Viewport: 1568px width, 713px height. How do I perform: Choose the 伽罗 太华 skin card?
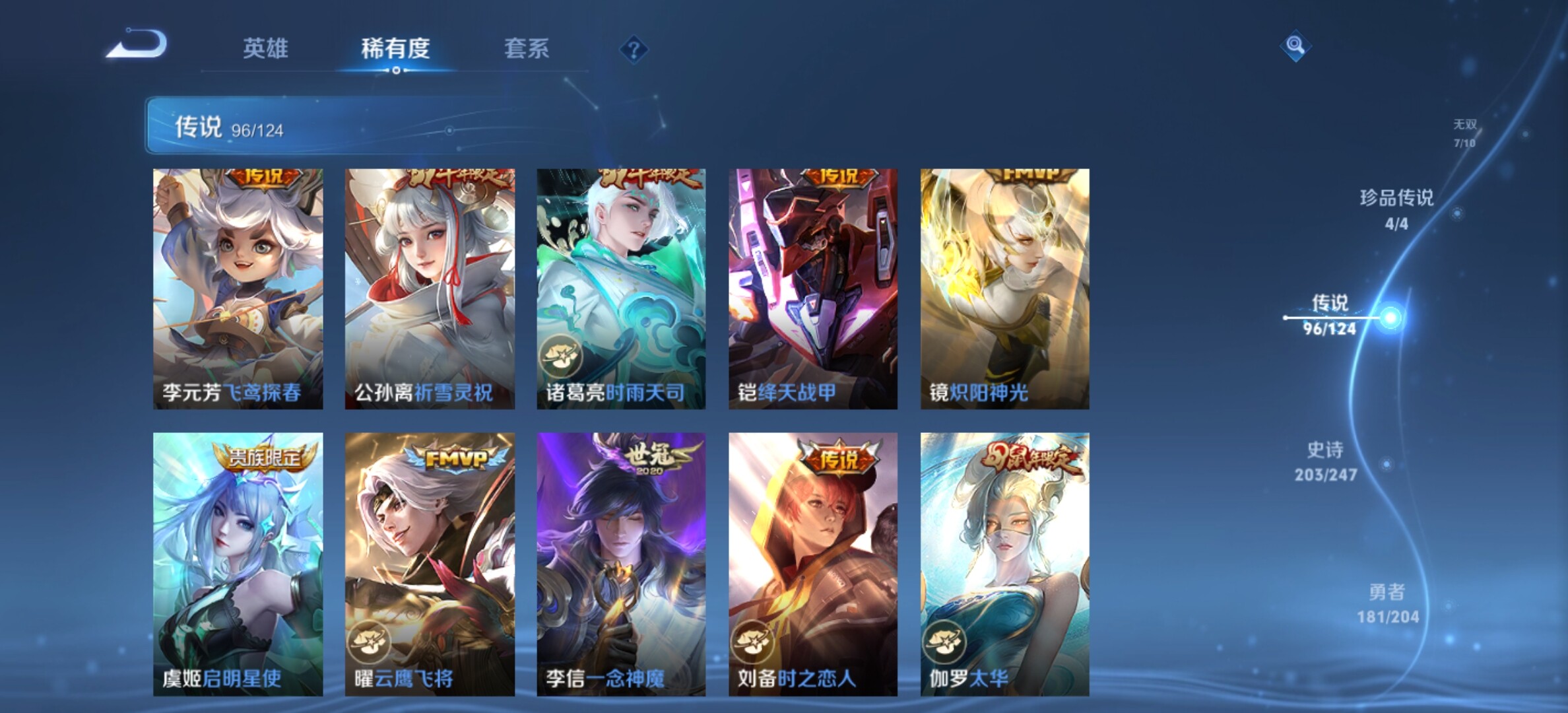(x=1004, y=564)
